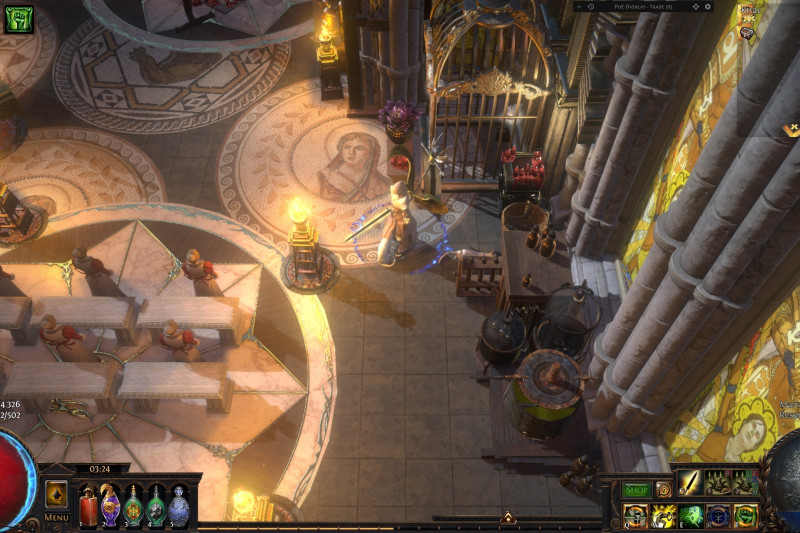
Task: Activate the green E-bound skill icon
Action: point(691,515)
